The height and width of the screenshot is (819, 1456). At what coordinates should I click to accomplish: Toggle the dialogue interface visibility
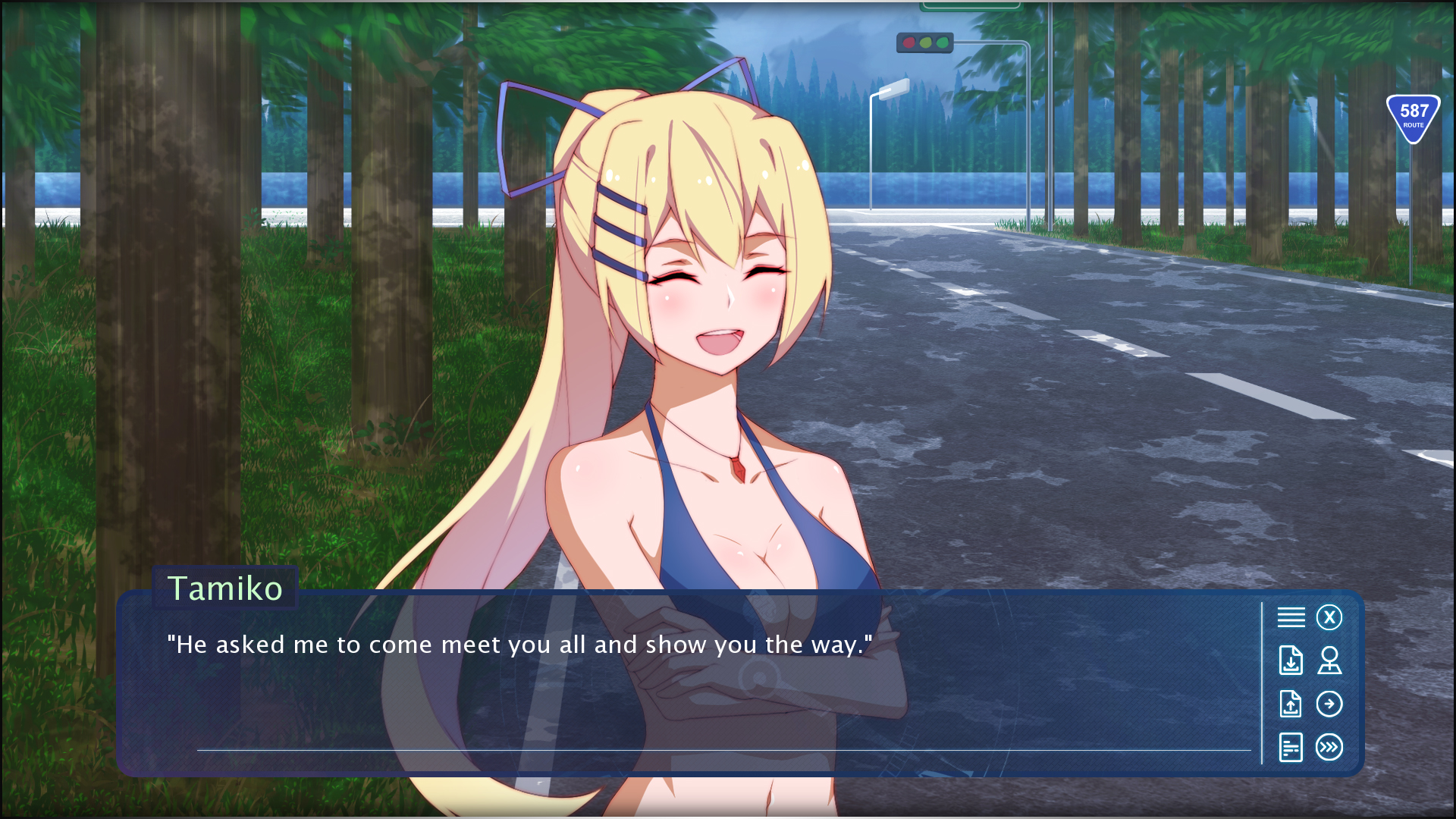(x=1329, y=617)
